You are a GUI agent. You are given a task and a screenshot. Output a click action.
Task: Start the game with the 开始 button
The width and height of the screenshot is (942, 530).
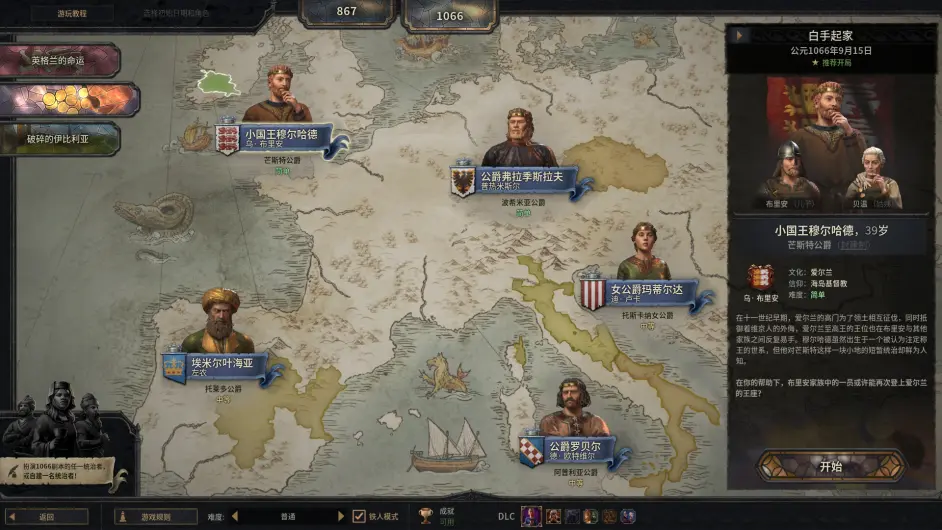coord(830,466)
